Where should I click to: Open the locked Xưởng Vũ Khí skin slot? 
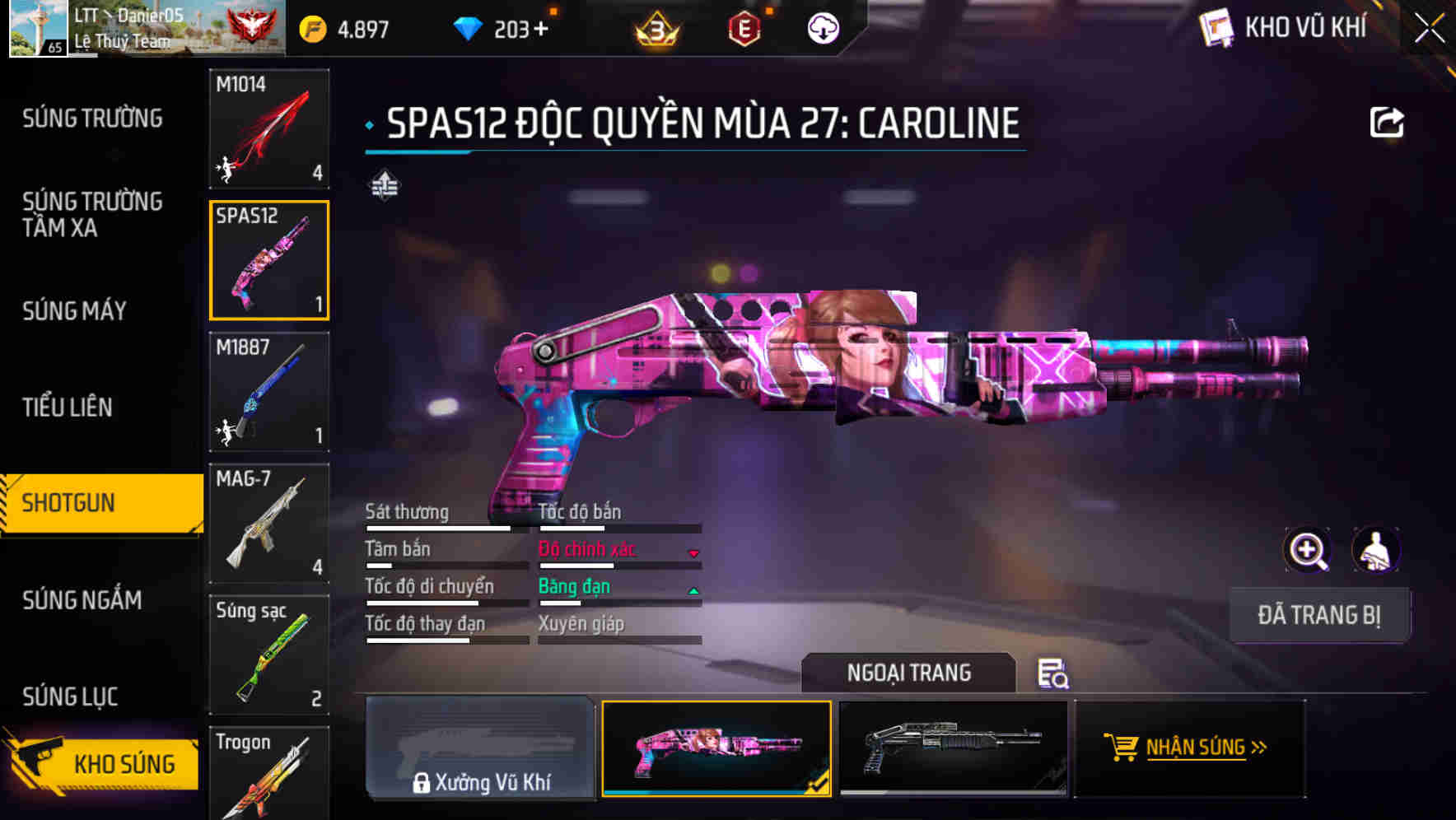click(480, 750)
